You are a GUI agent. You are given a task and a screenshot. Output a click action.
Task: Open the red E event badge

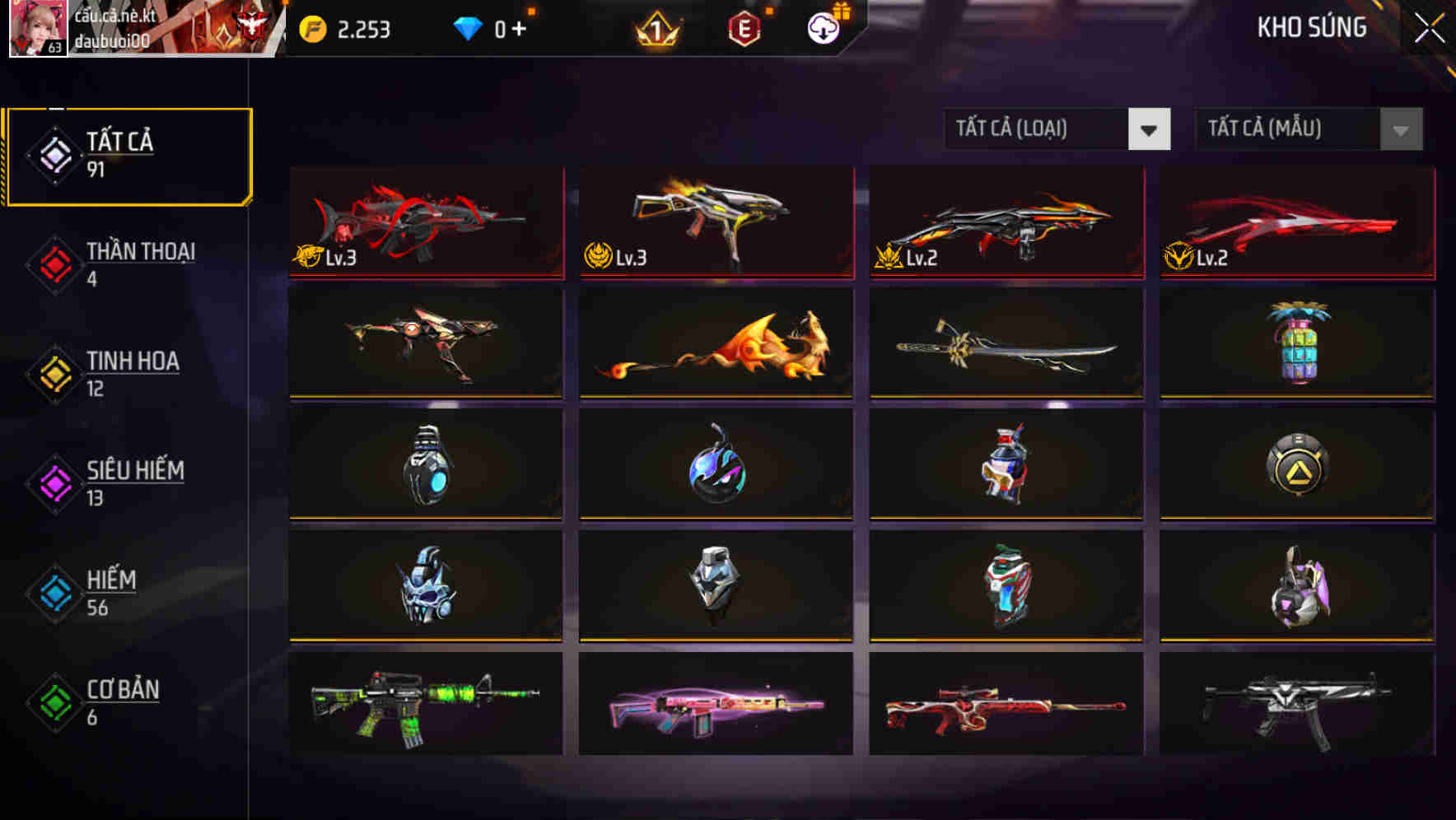pyautogui.click(x=745, y=29)
